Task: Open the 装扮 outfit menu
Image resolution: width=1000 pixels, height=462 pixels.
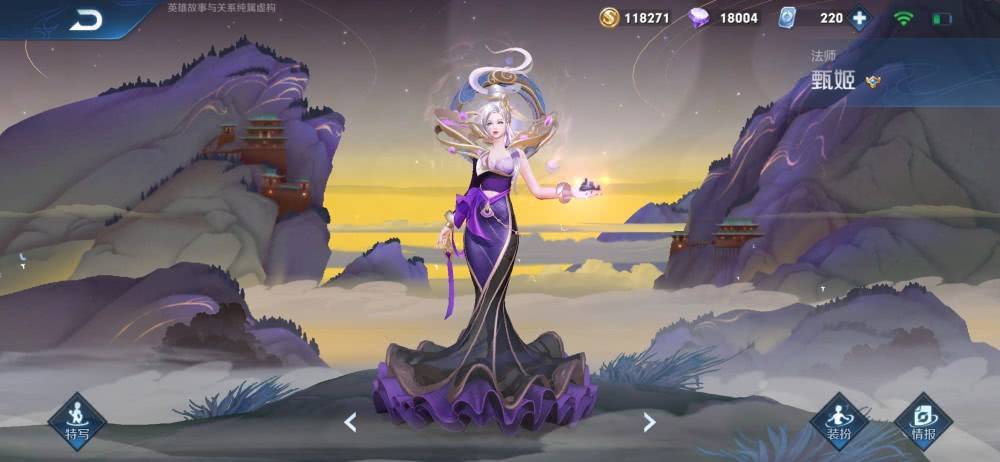Action: [x=838, y=419]
